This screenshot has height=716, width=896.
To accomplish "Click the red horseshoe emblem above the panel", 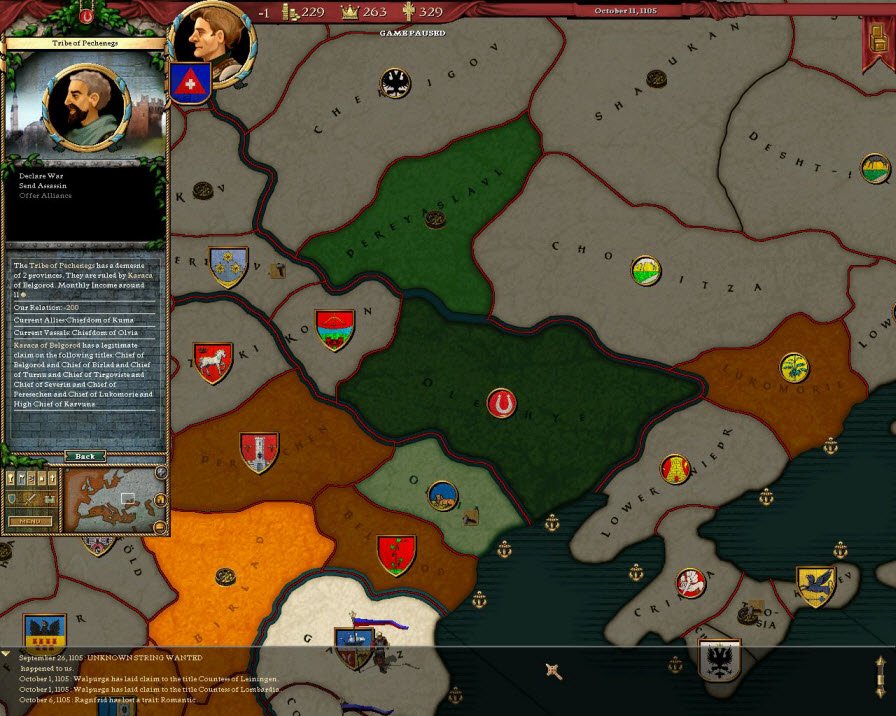I will click(x=86, y=16).
